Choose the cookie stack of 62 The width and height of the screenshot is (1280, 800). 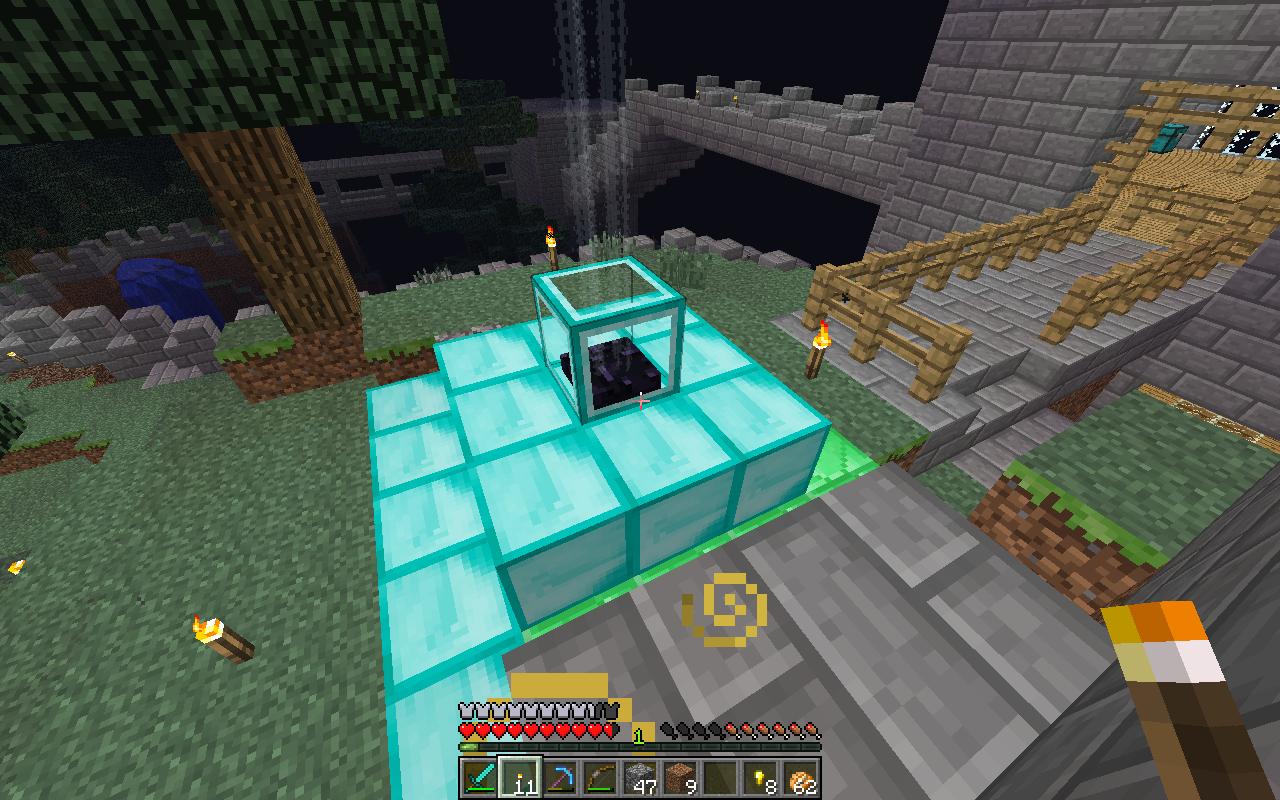click(x=798, y=777)
